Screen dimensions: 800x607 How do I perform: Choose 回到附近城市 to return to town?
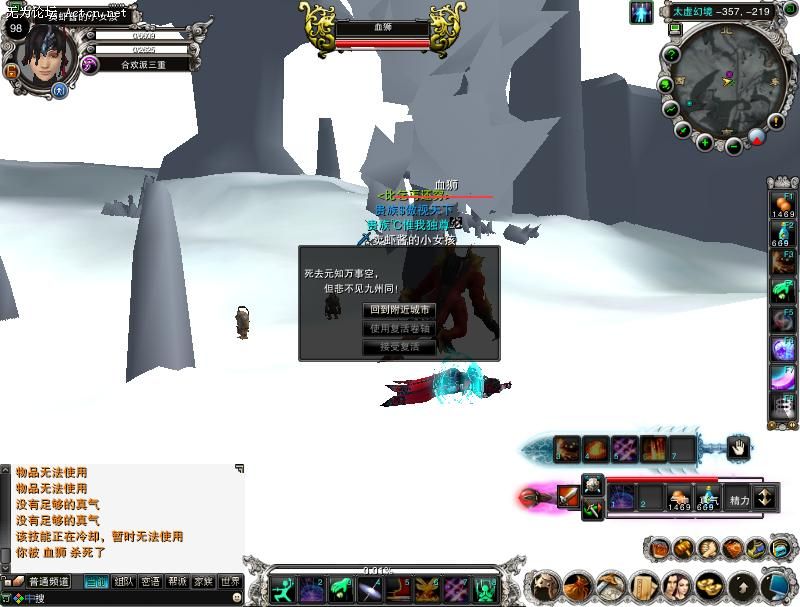click(x=399, y=310)
